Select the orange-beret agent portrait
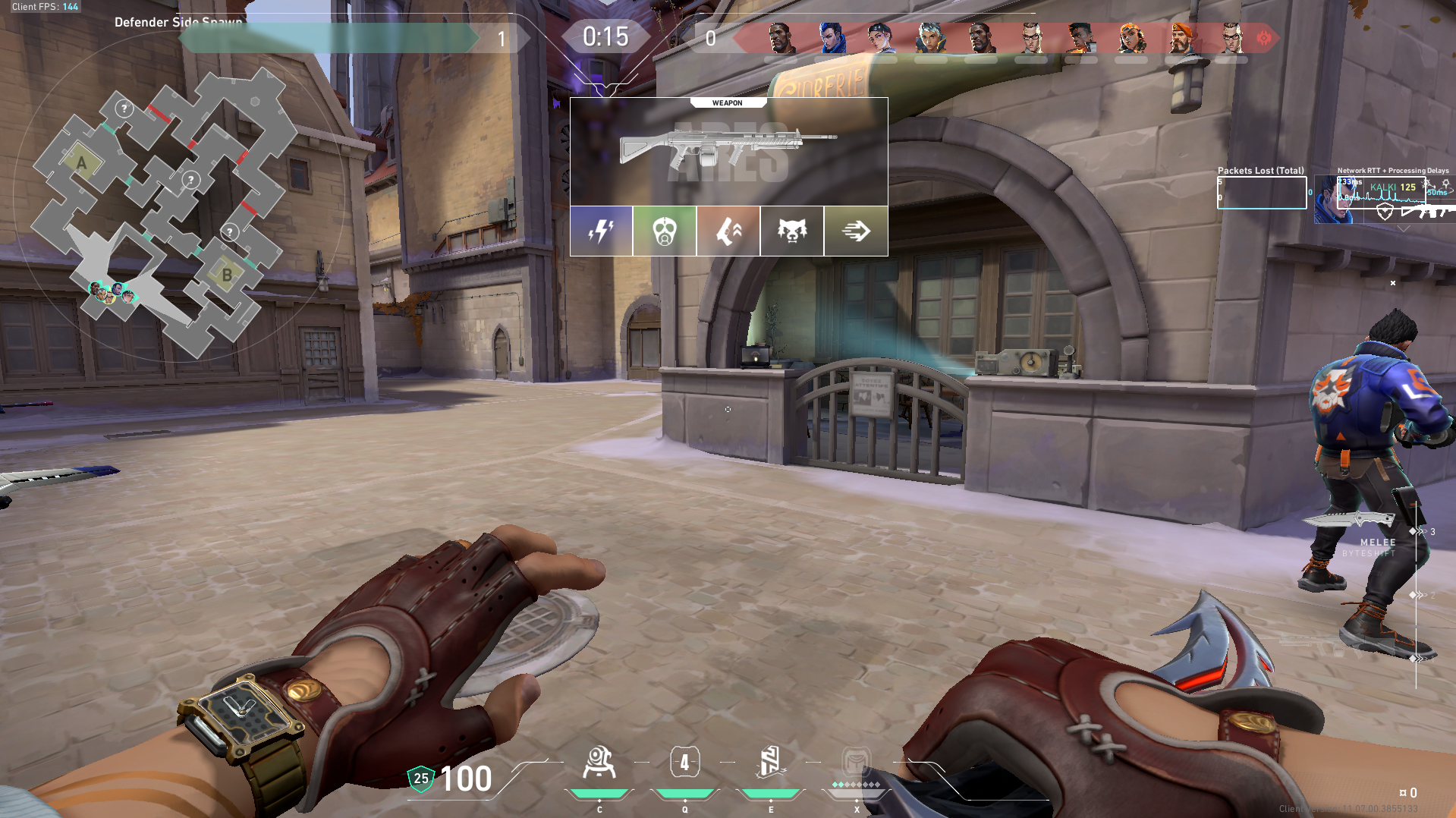 pos(1181,38)
